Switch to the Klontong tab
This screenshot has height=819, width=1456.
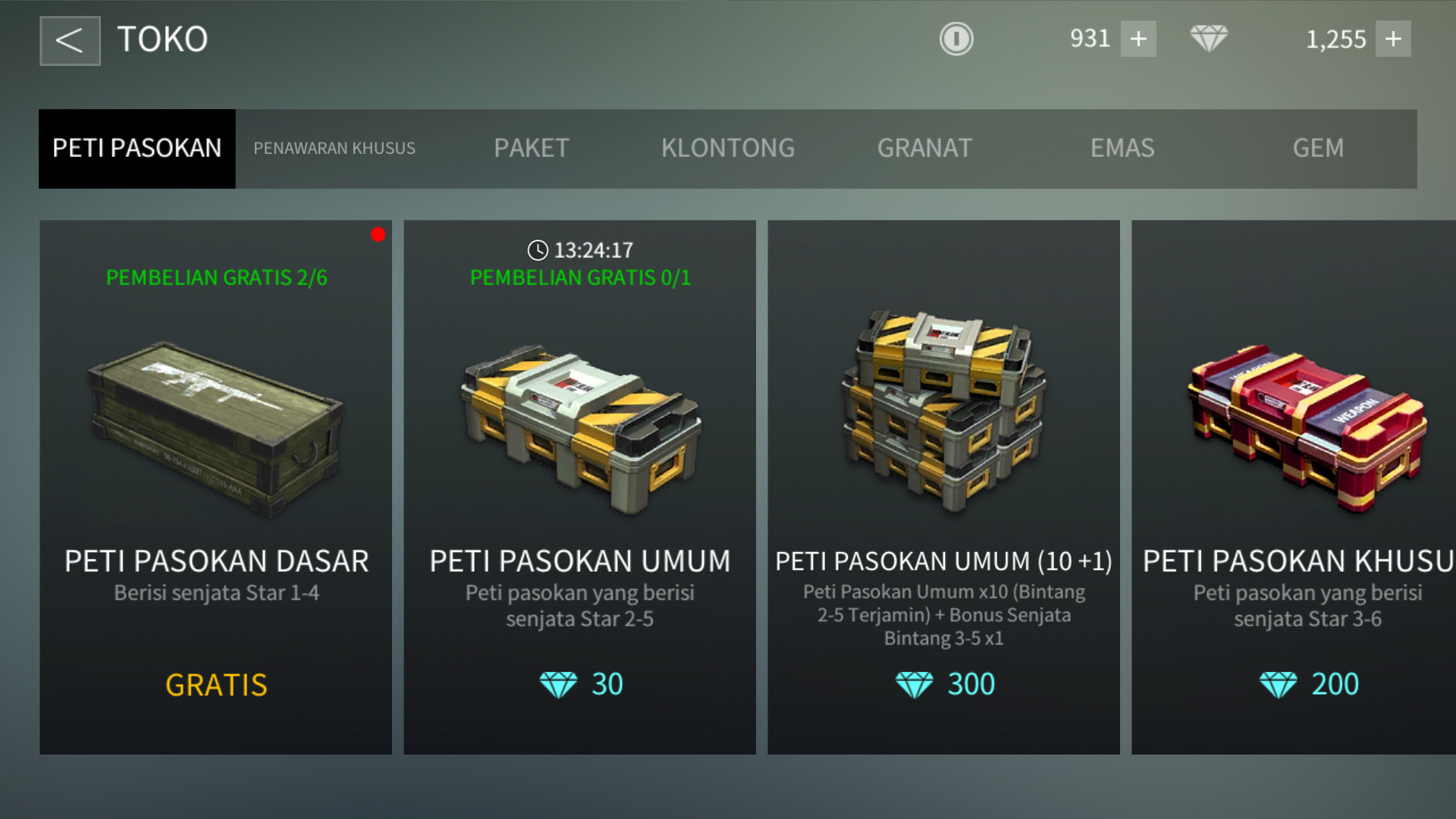(x=728, y=149)
